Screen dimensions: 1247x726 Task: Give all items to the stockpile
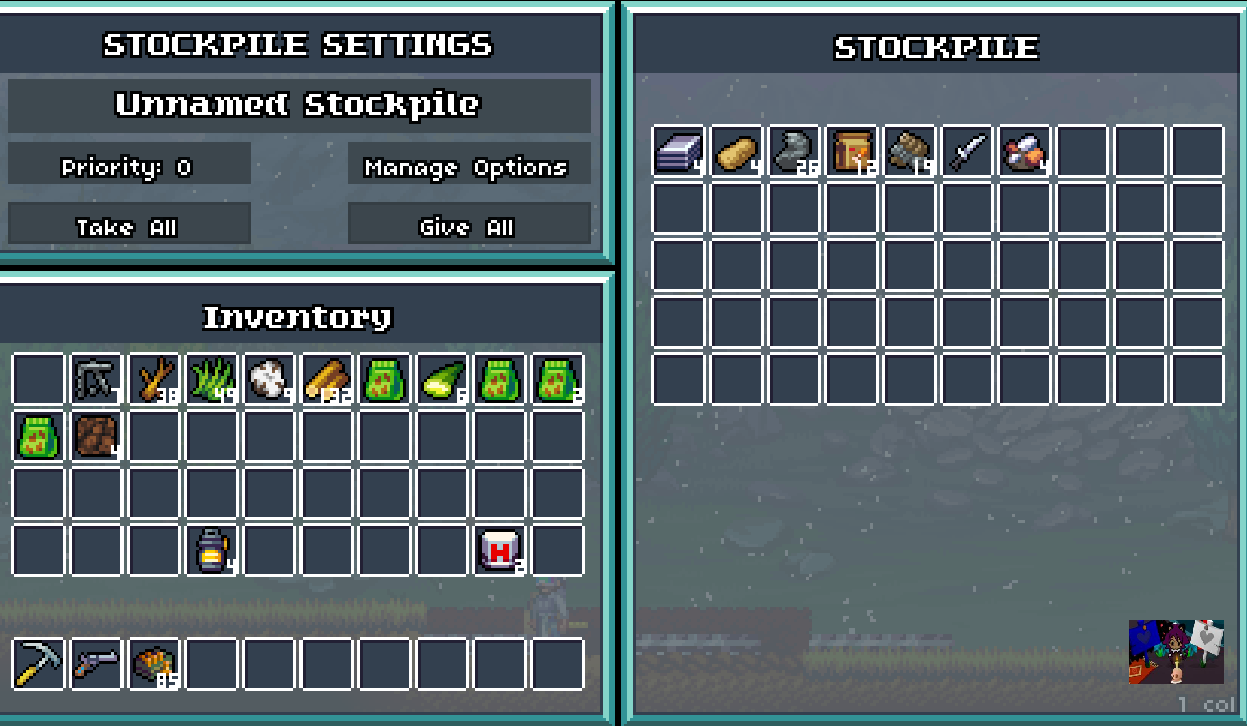click(468, 226)
